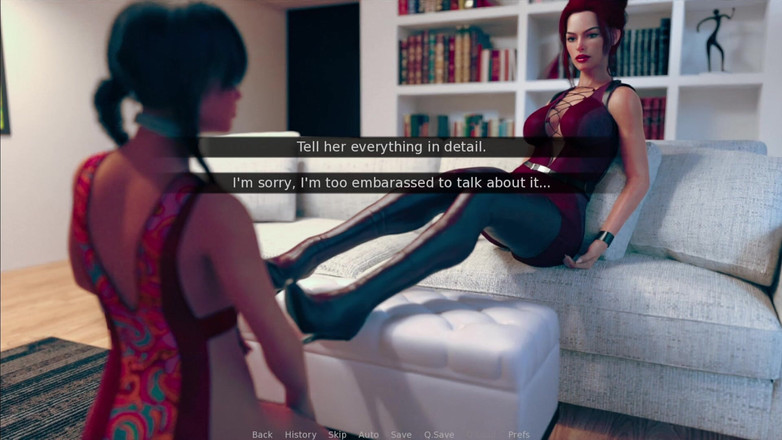Image resolution: width=782 pixels, height=440 pixels.
Task: Toggle Auto-advance mode
Action: 368,434
